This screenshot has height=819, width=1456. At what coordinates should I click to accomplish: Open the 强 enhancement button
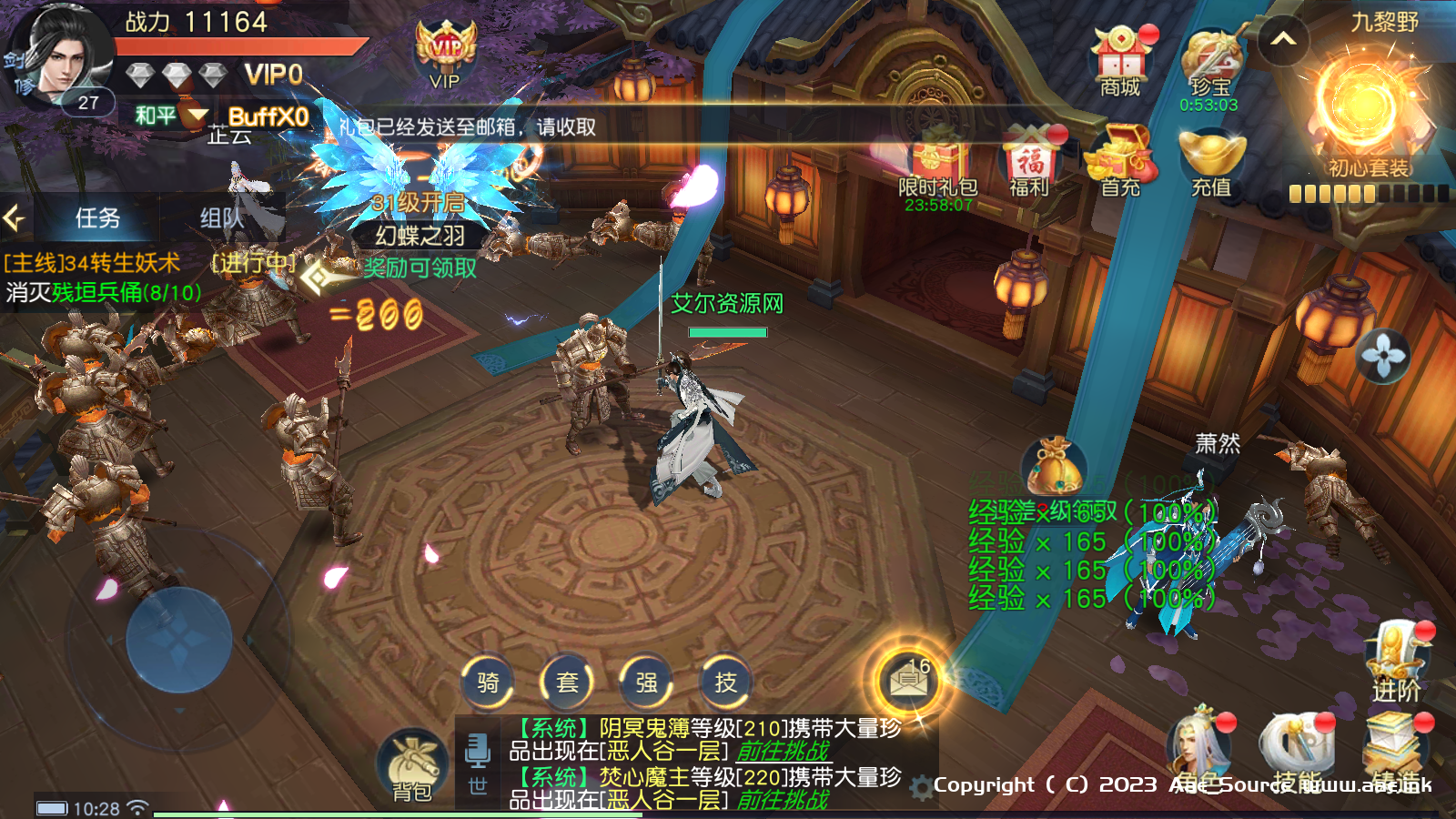click(646, 682)
